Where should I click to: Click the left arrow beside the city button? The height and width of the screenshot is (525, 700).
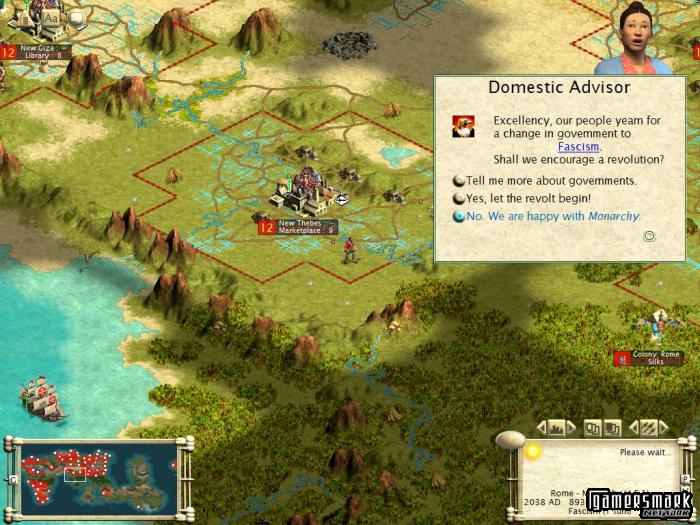point(542,428)
